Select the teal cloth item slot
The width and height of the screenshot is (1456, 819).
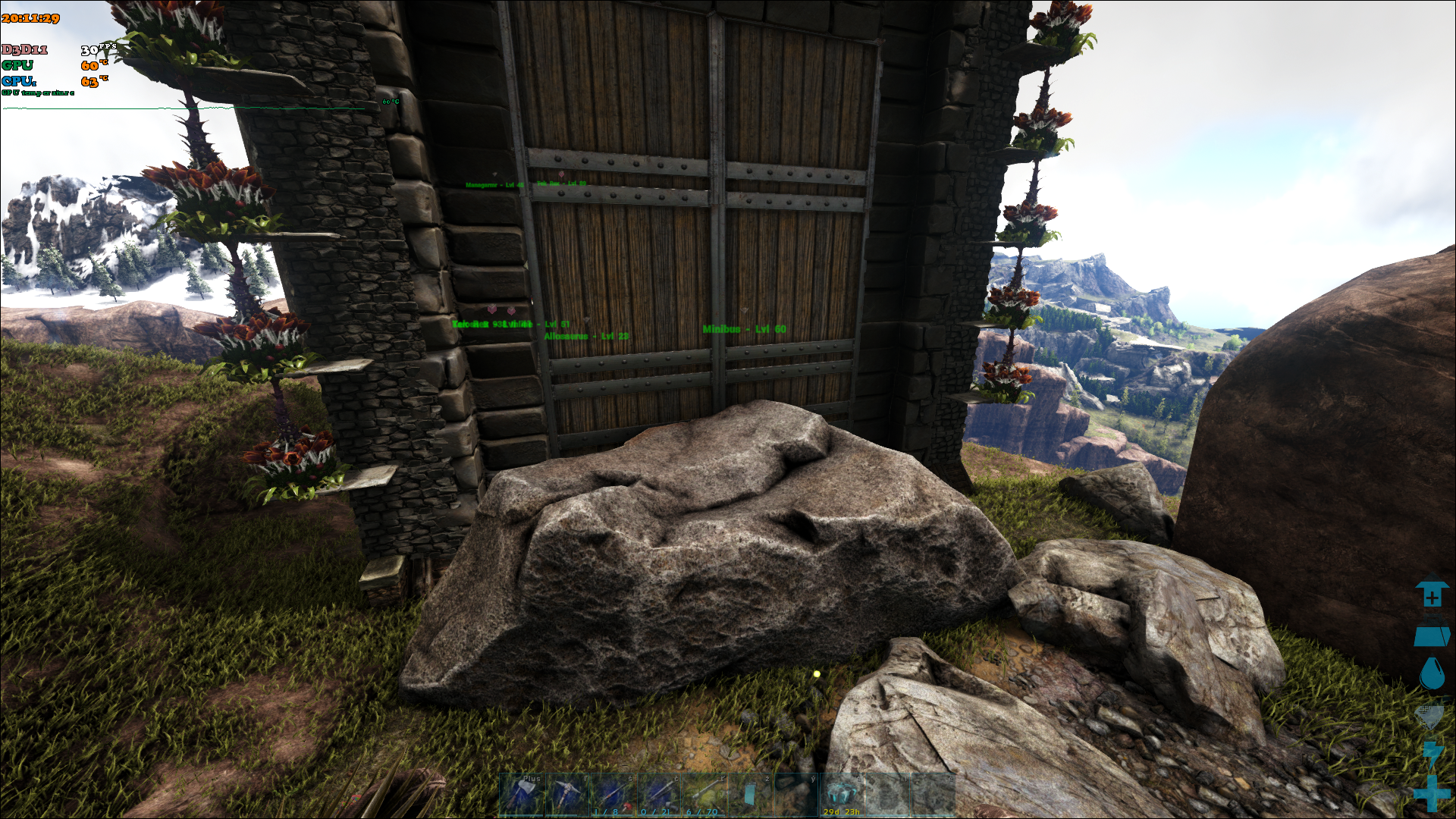[x=750, y=795]
